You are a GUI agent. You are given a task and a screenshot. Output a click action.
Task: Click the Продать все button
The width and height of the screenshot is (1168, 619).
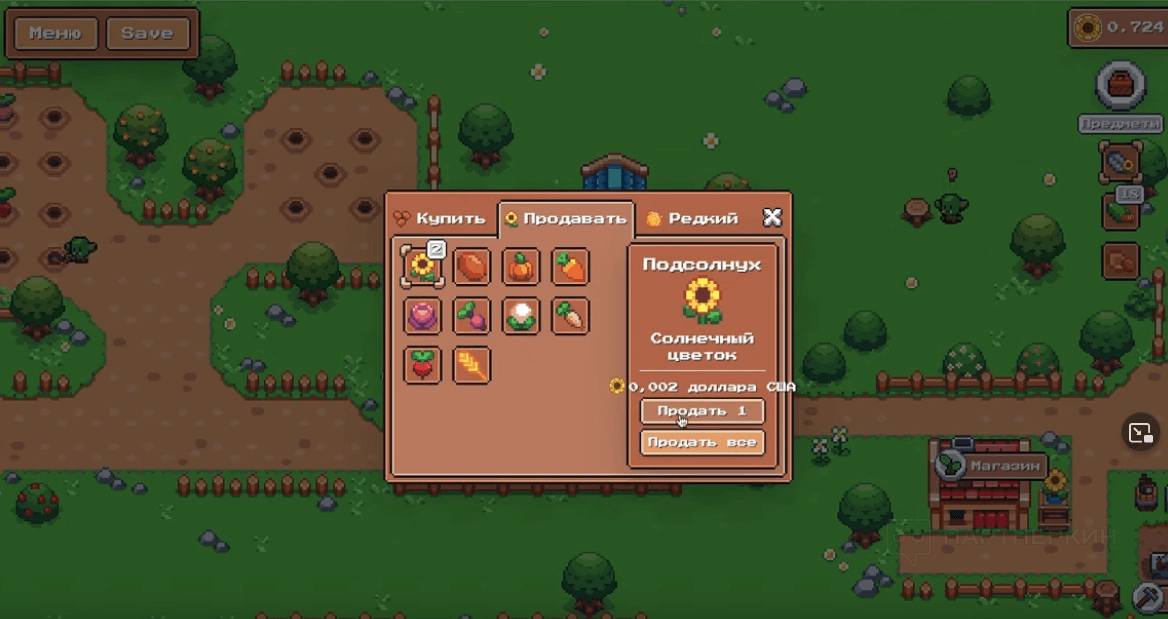(x=702, y=442)
